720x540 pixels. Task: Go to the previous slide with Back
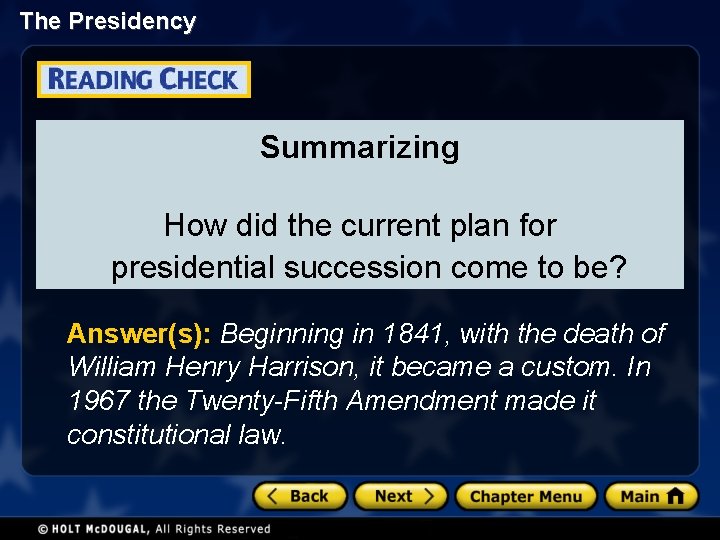300,496
